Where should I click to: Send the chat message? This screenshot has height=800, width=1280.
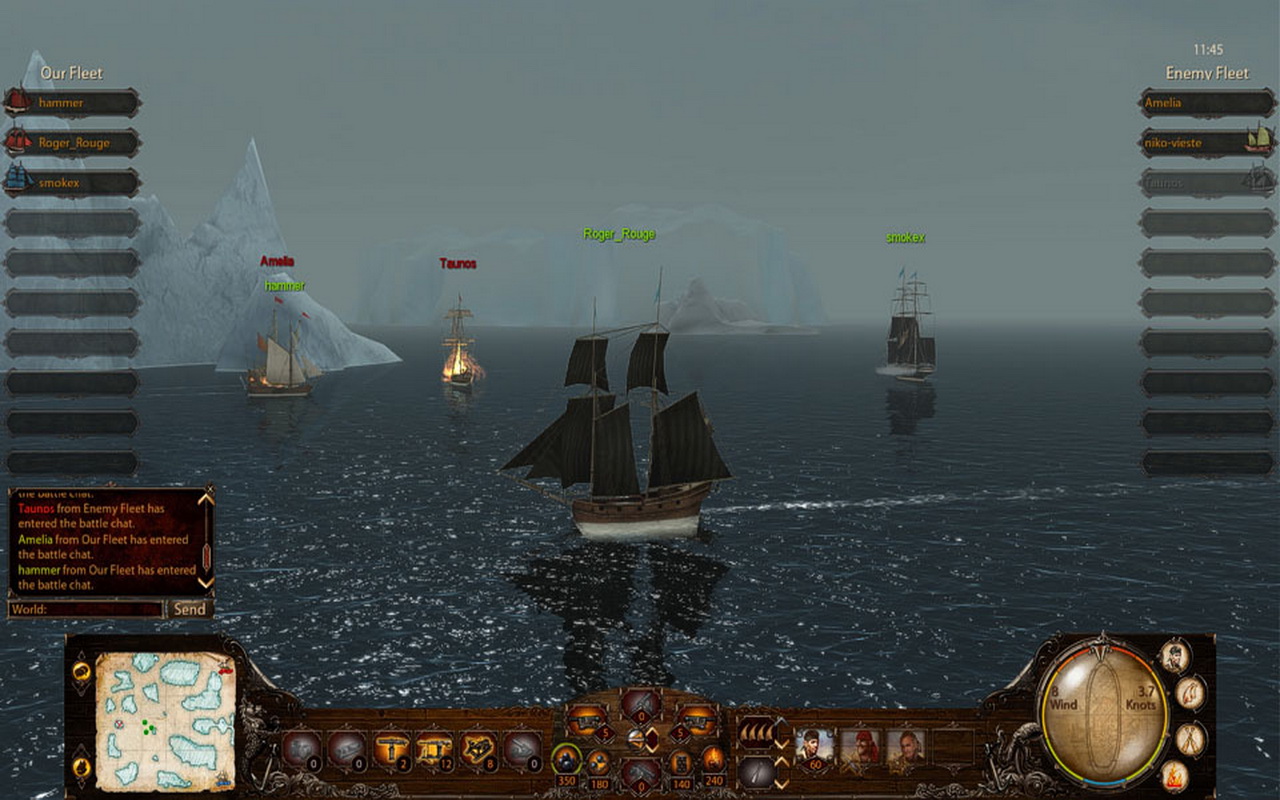pos(189,609)
